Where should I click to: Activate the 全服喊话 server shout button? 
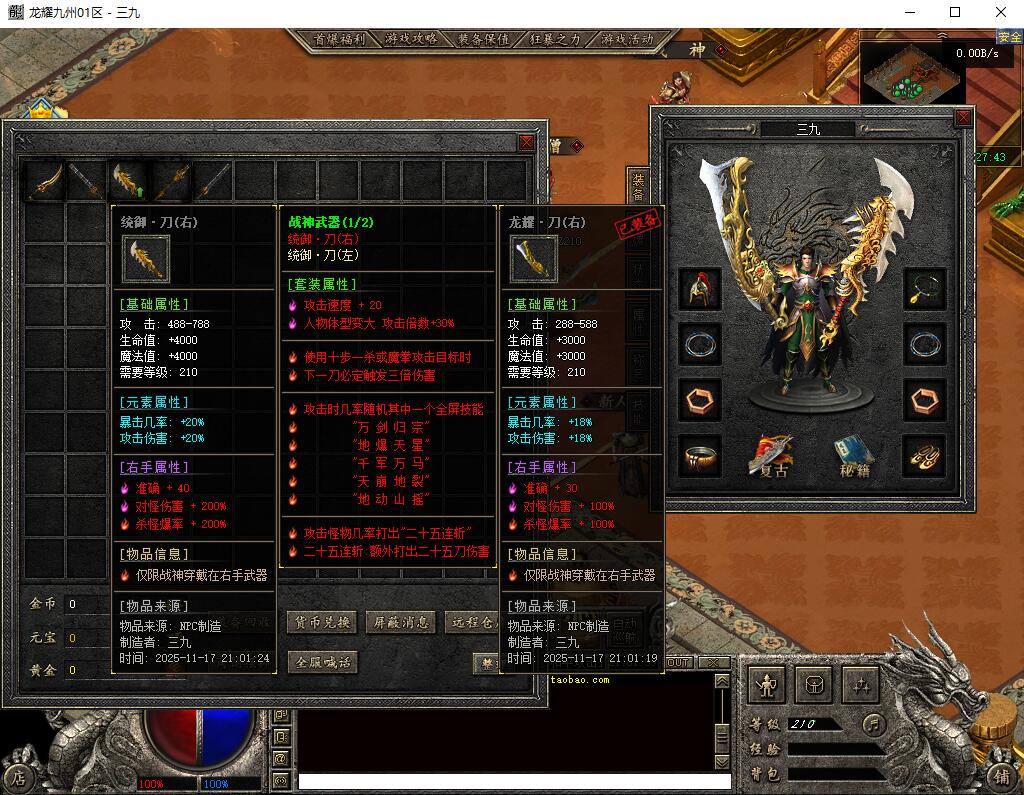(322, 662)
